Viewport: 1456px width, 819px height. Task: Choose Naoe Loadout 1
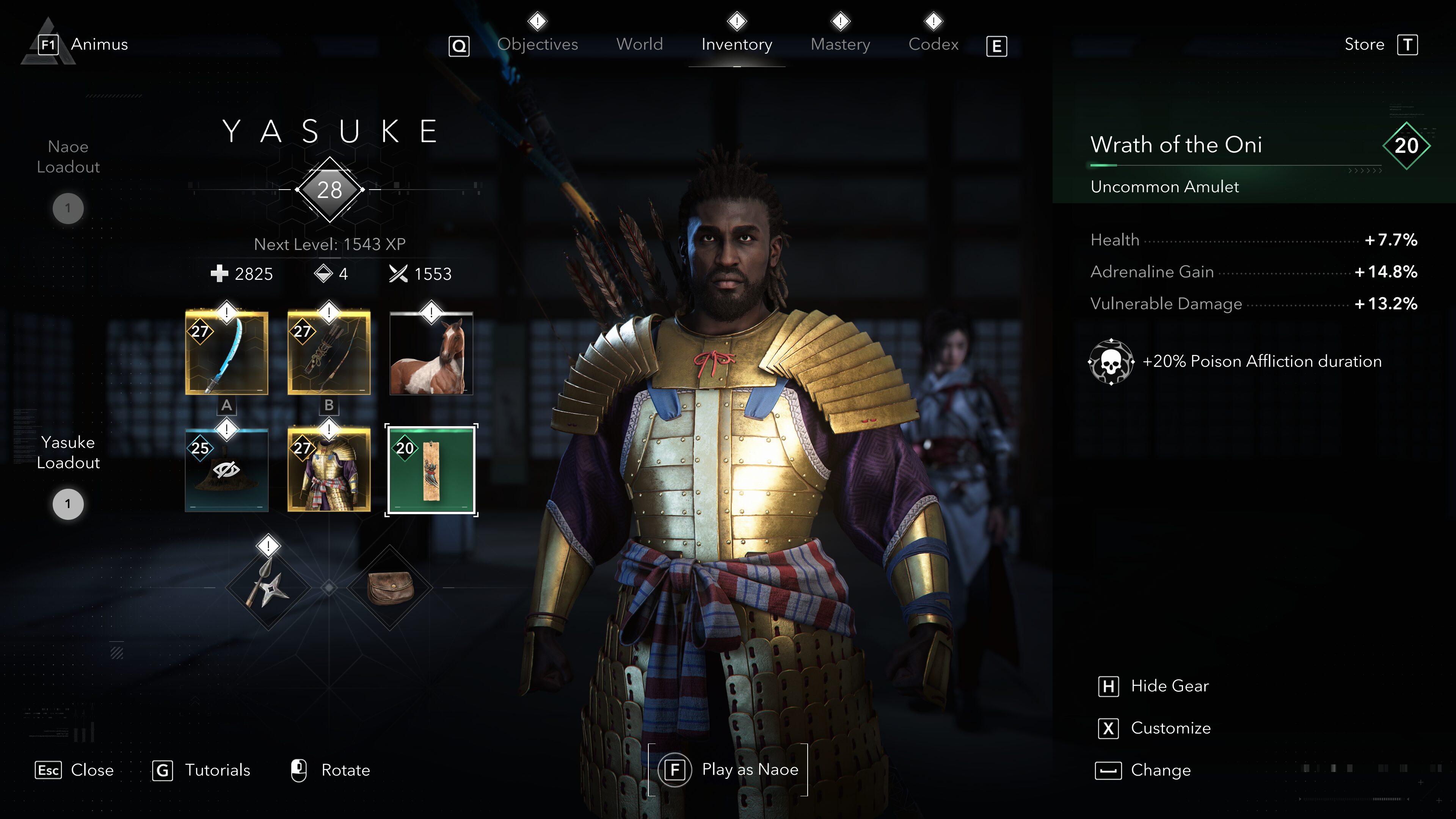click(x=68, y=208)
